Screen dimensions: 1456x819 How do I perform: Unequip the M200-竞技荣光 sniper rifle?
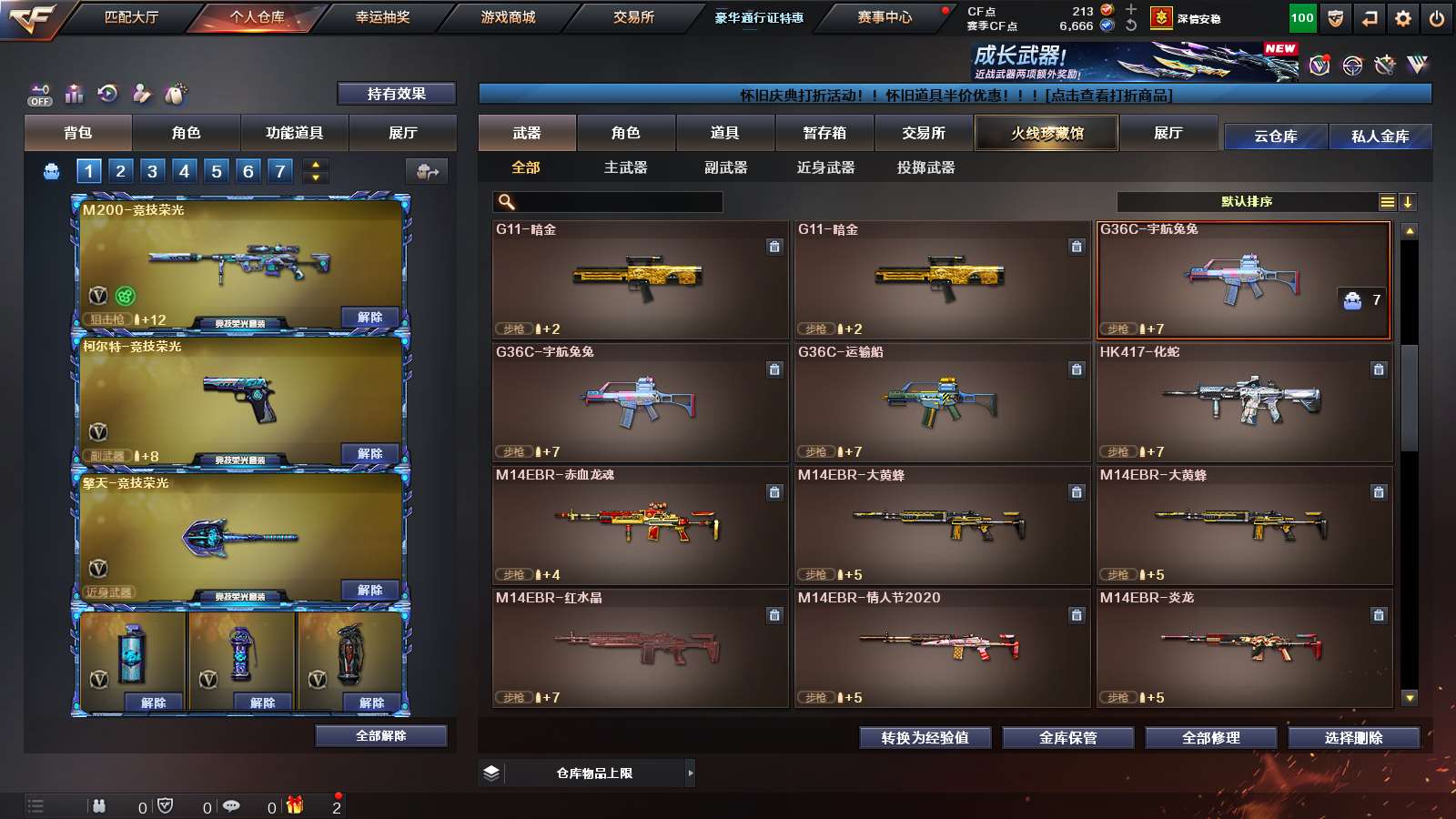coord(369,318)
